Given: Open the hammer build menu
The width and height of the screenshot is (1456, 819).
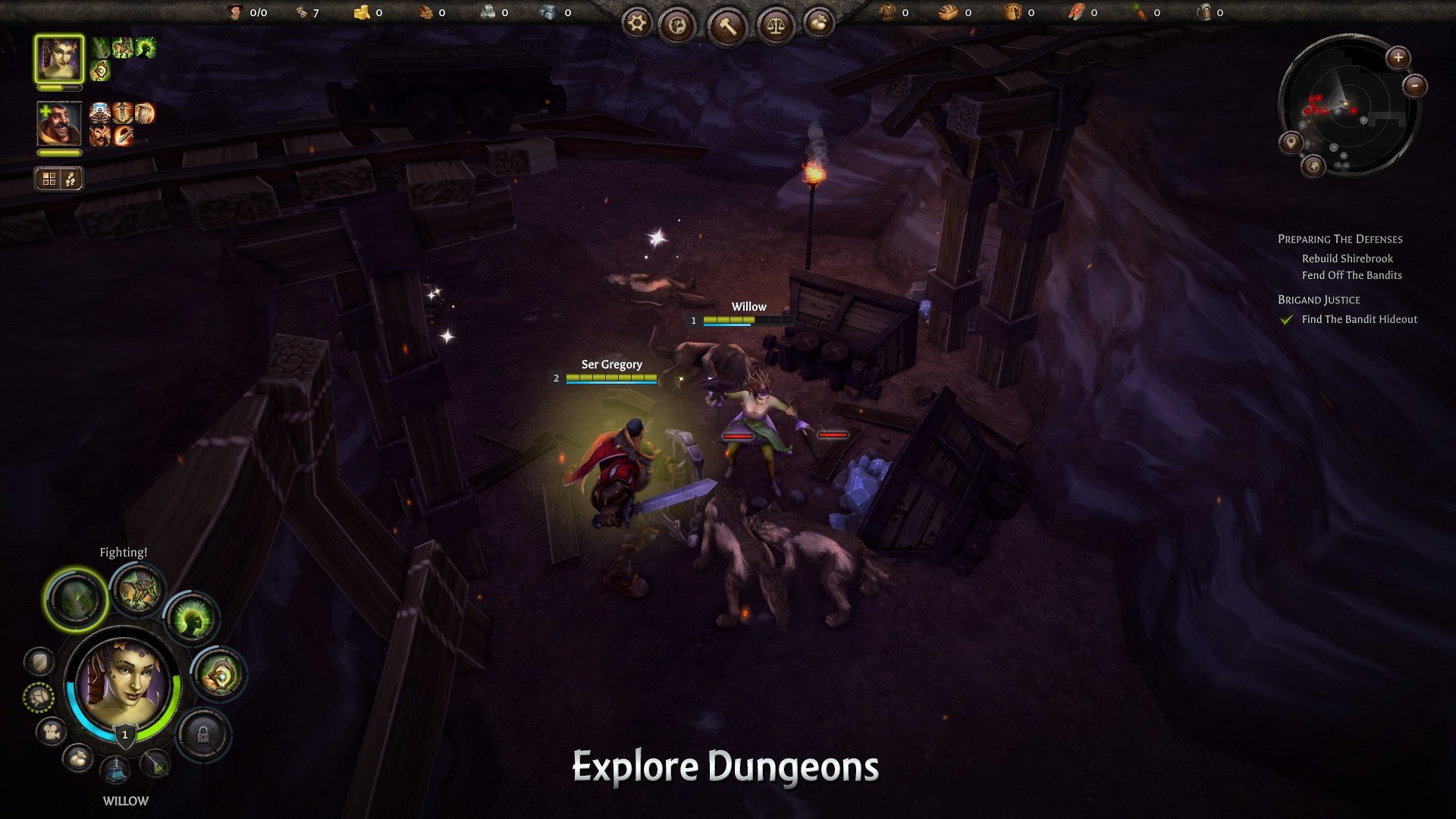Looking at the screenshot, I should point(727,27).
